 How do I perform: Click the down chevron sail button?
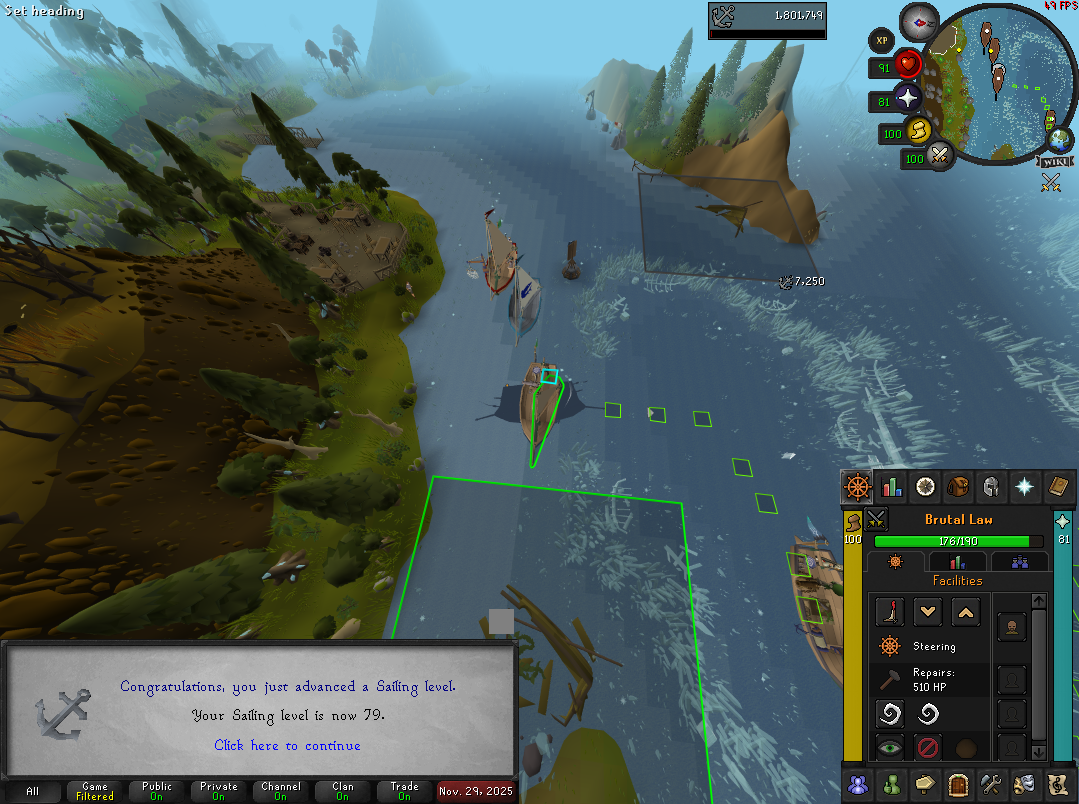tap(929, 612)
